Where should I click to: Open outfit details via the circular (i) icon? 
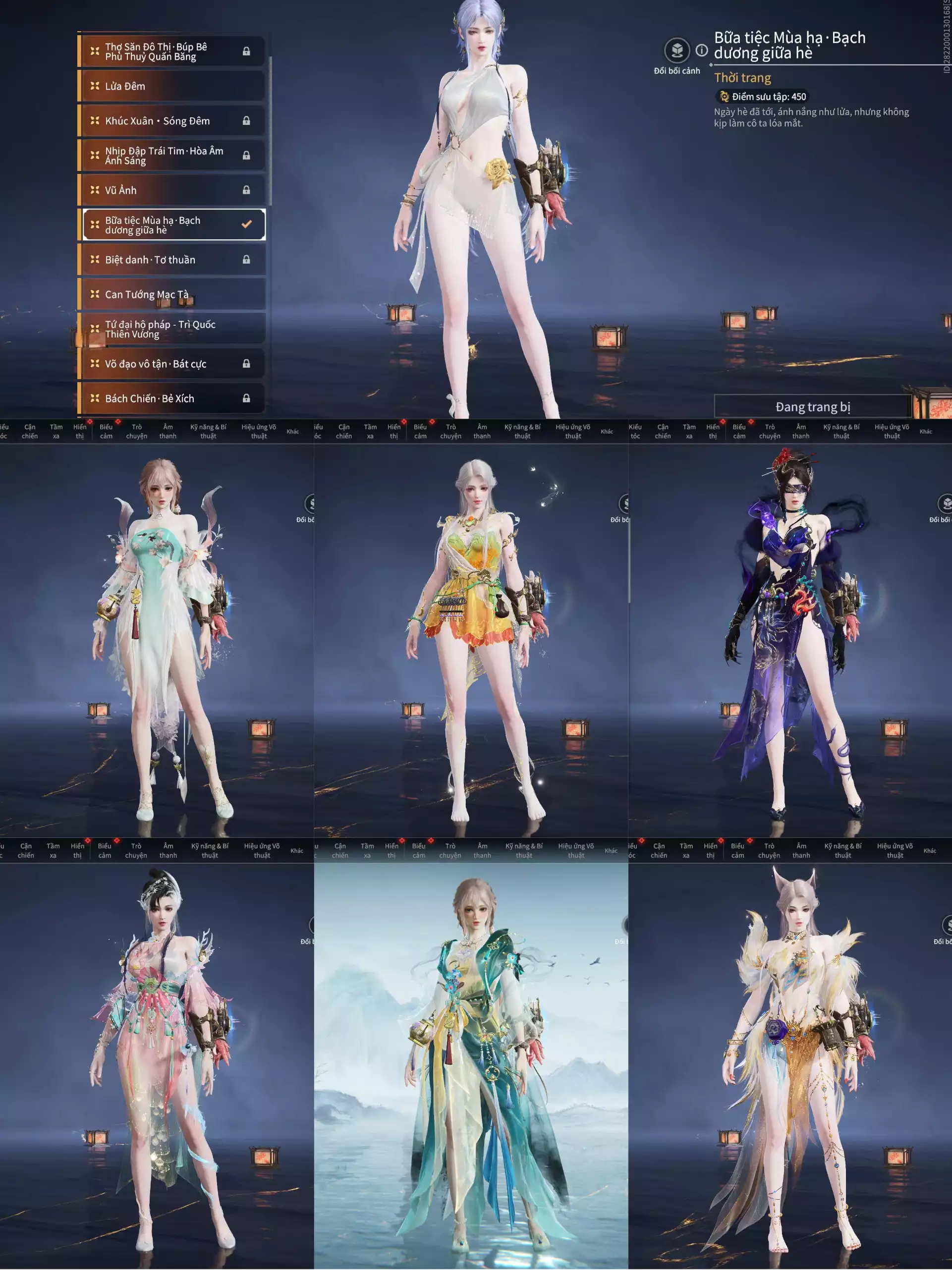point(702,51)
